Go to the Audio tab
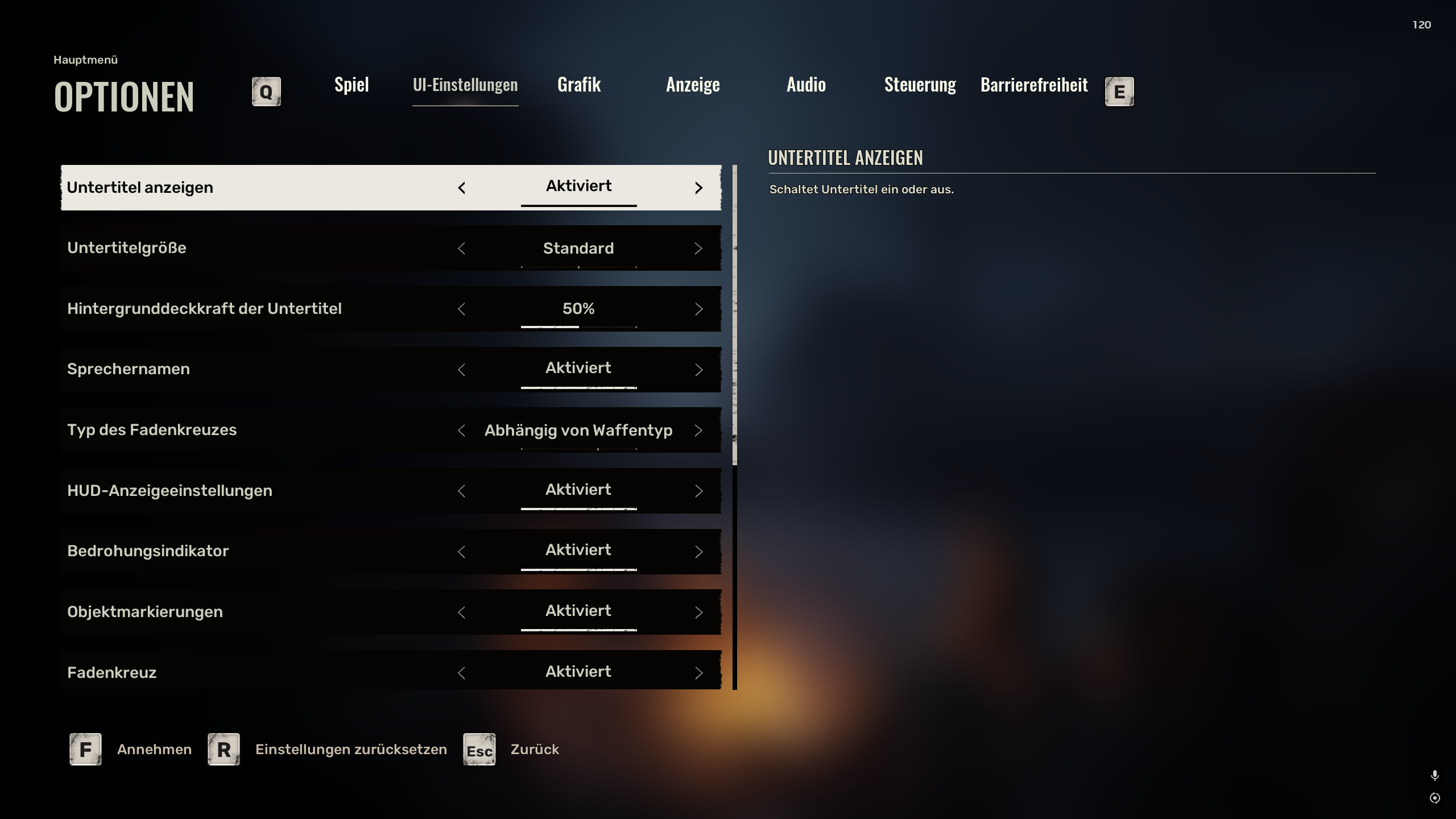Viewport: 1456px width, 819px height. pos(806,85)
